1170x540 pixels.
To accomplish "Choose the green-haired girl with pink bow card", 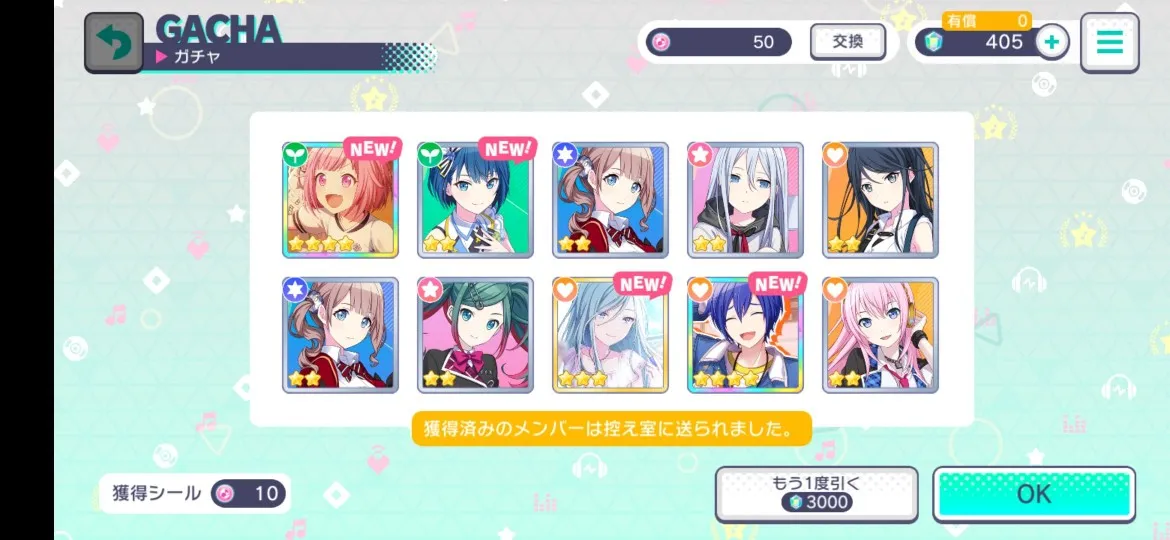I will point(475,335).
